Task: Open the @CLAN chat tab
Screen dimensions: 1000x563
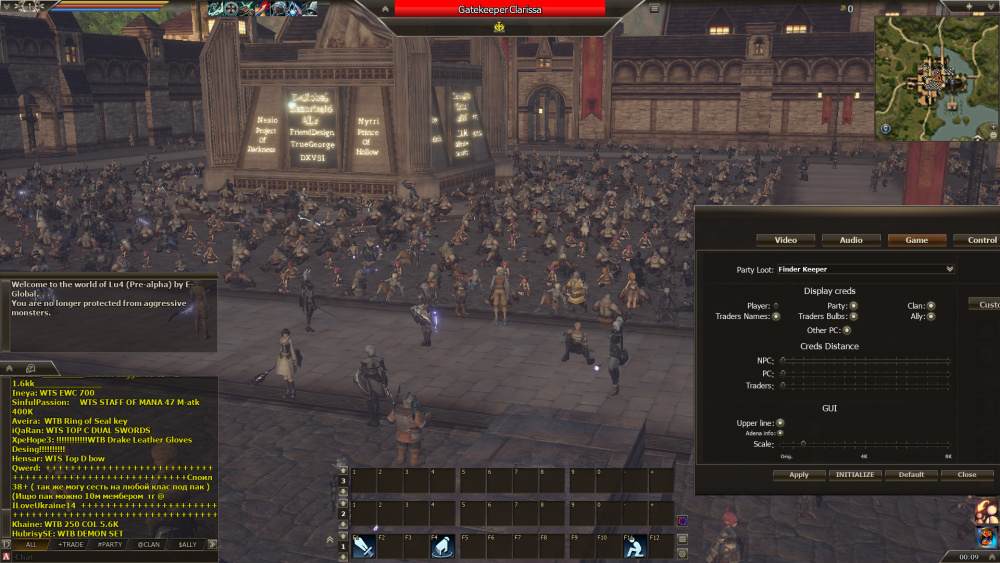Action: (x=149, y=544)
